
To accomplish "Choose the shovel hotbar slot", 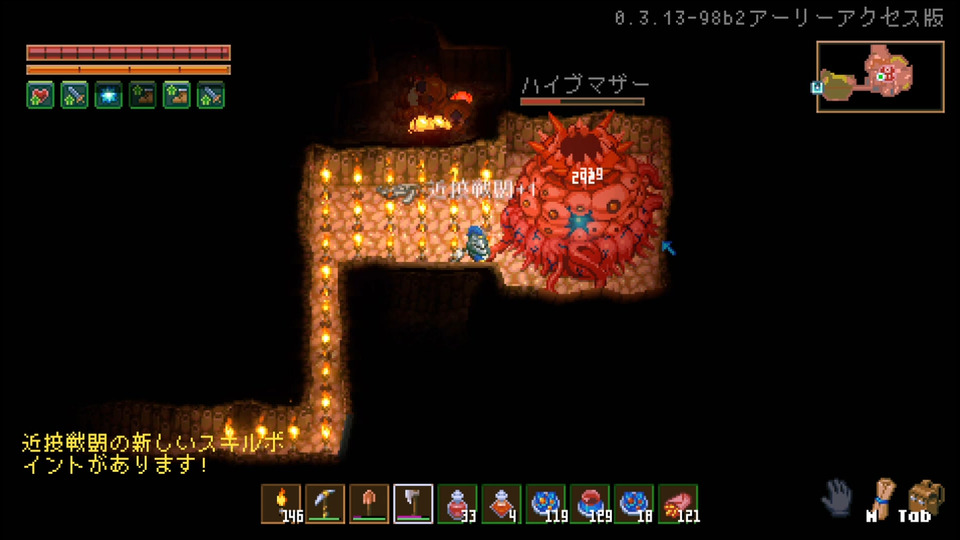I will [x=369, y=503].
